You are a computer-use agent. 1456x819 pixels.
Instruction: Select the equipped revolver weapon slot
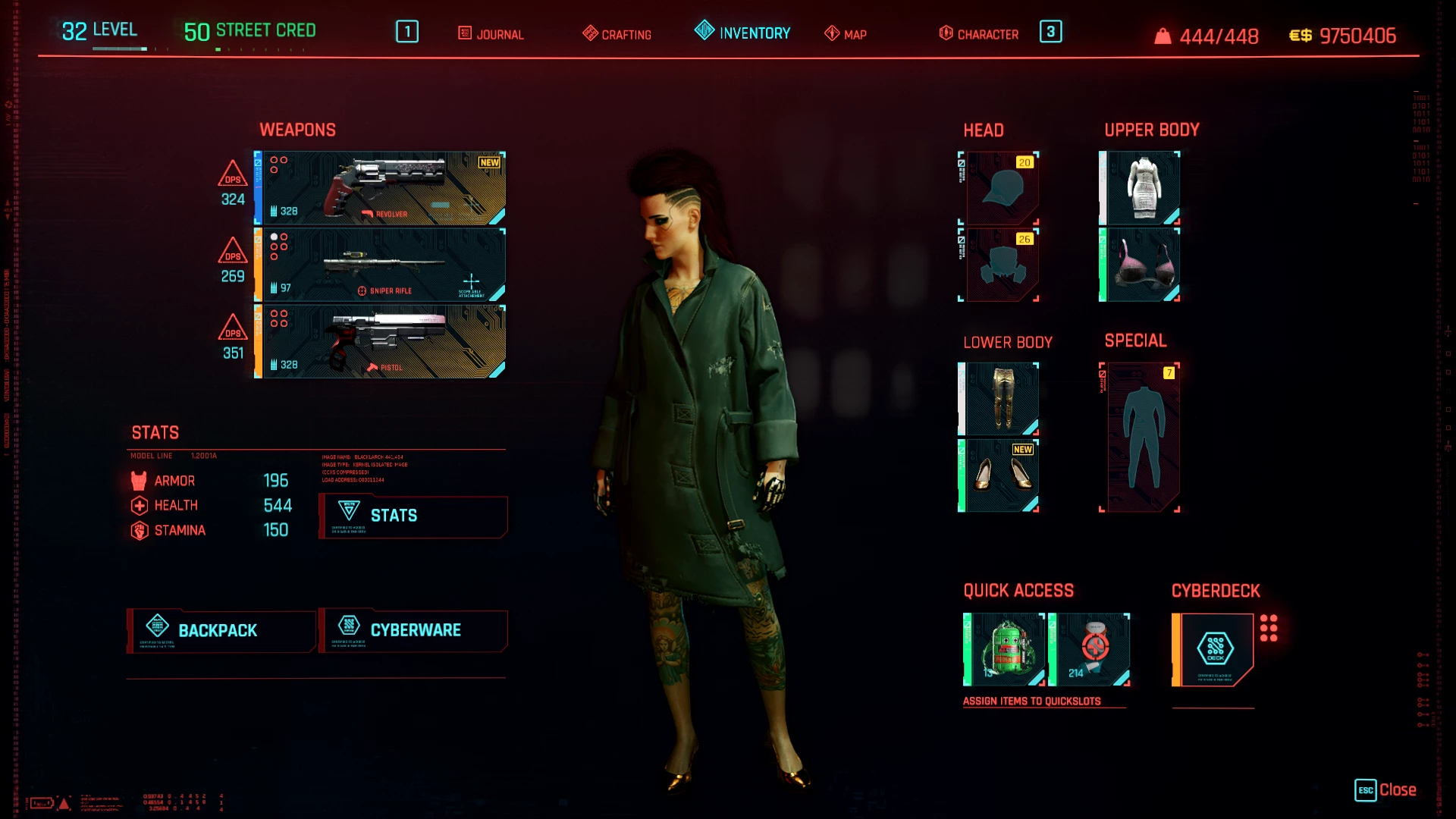pos(381,188)
